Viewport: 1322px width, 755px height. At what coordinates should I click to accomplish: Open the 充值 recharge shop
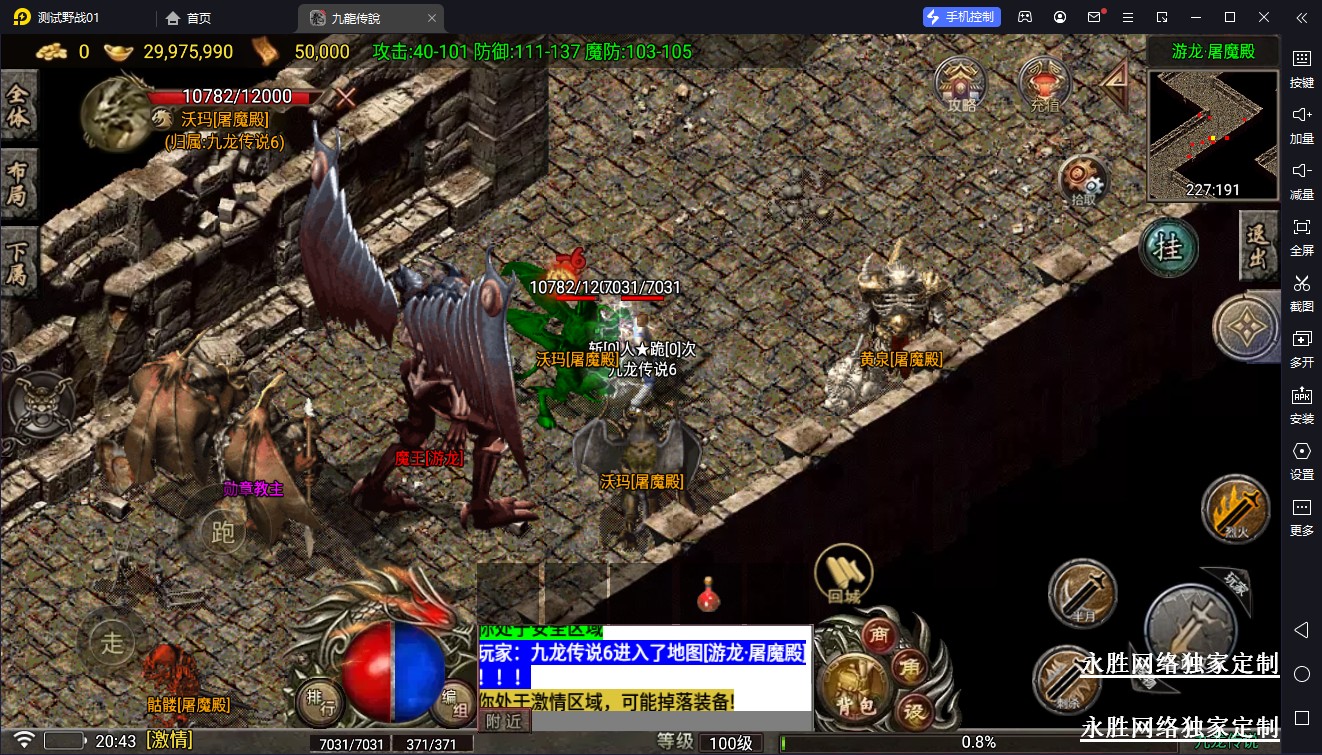[x=1045, y=84]
